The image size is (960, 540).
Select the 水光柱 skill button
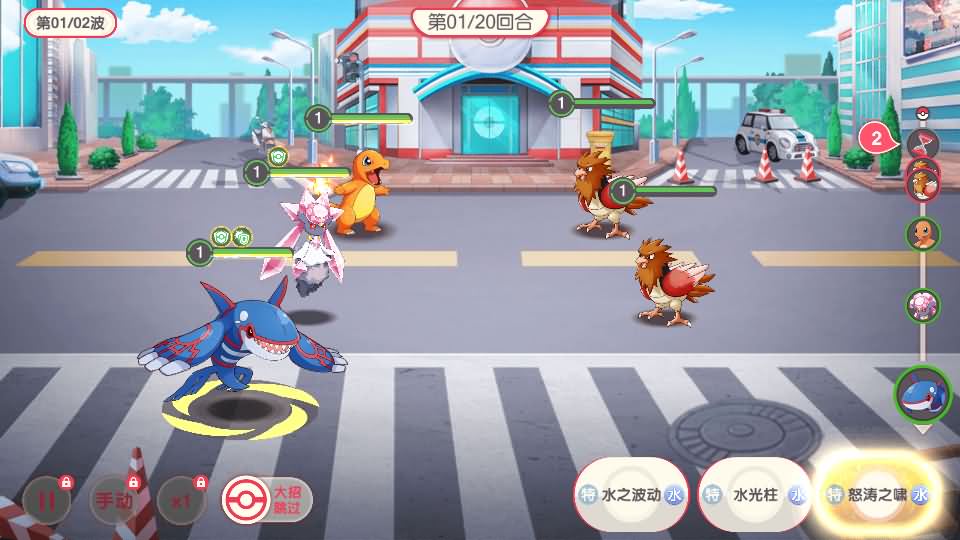pyautogui.click(x=754, y=495)
